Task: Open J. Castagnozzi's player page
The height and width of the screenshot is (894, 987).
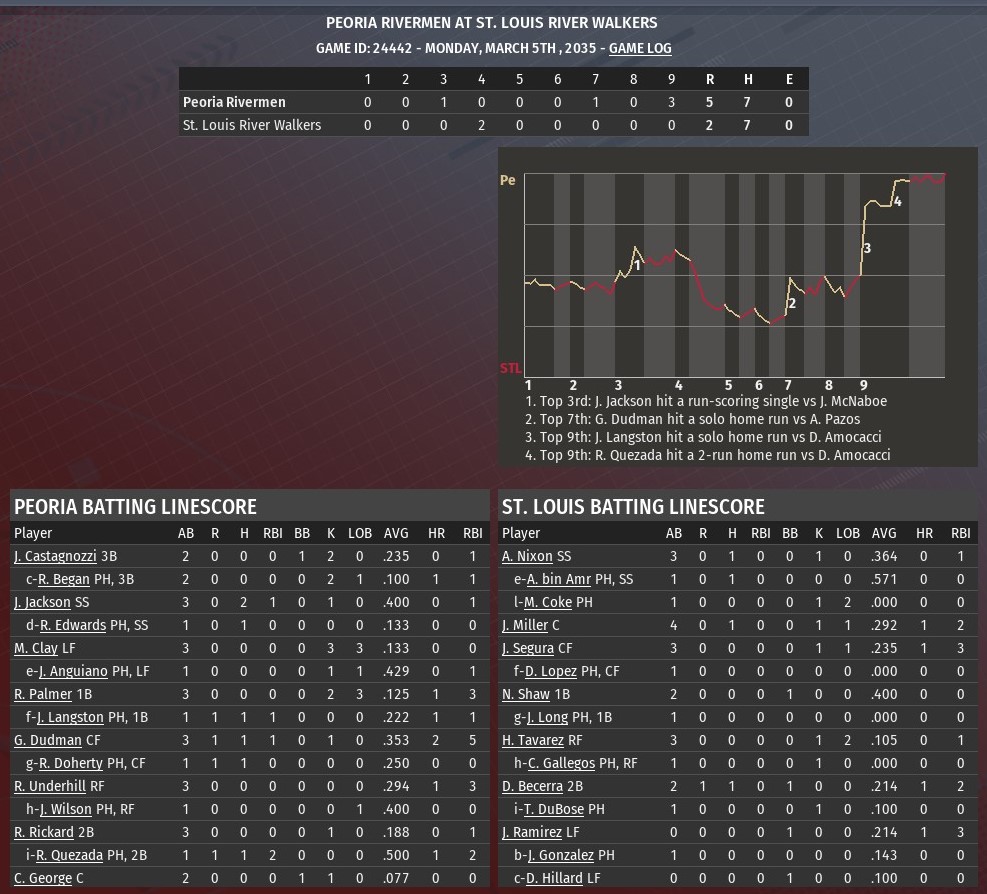Action: pos(56,556)
